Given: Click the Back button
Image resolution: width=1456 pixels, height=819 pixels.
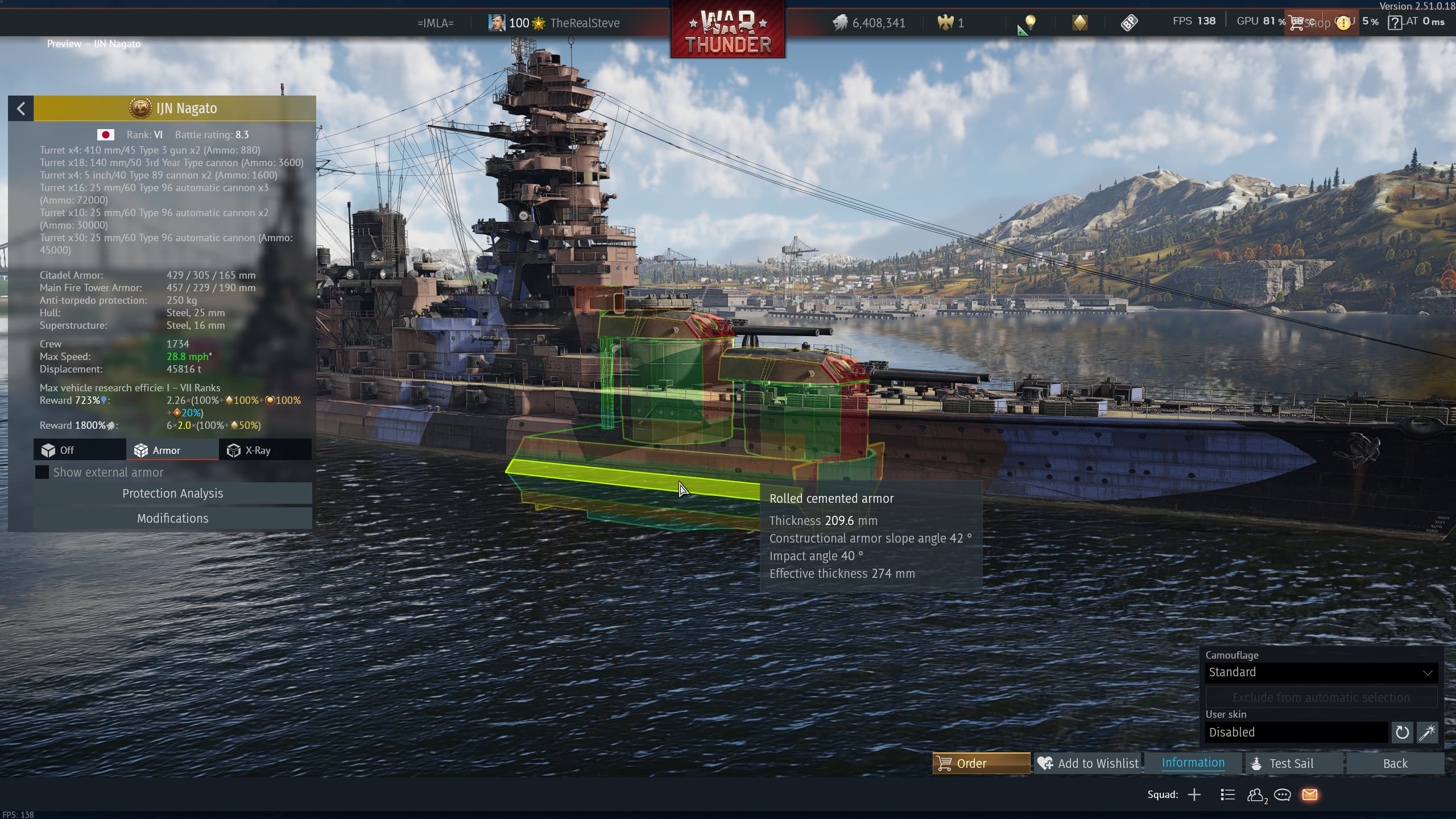Looking at the screenshot, I should 1395,763.
